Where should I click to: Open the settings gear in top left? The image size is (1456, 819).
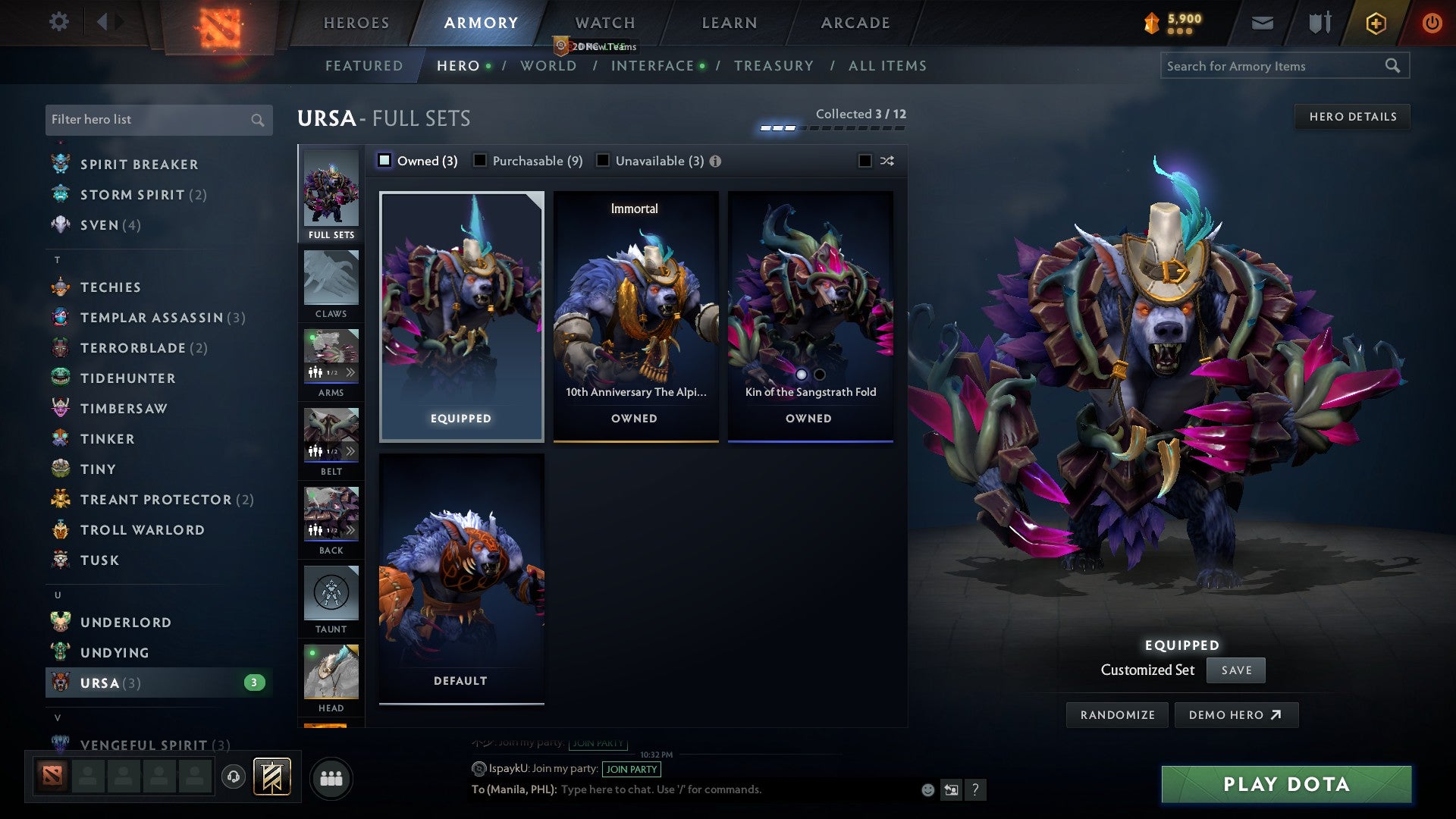pos(59,22)
